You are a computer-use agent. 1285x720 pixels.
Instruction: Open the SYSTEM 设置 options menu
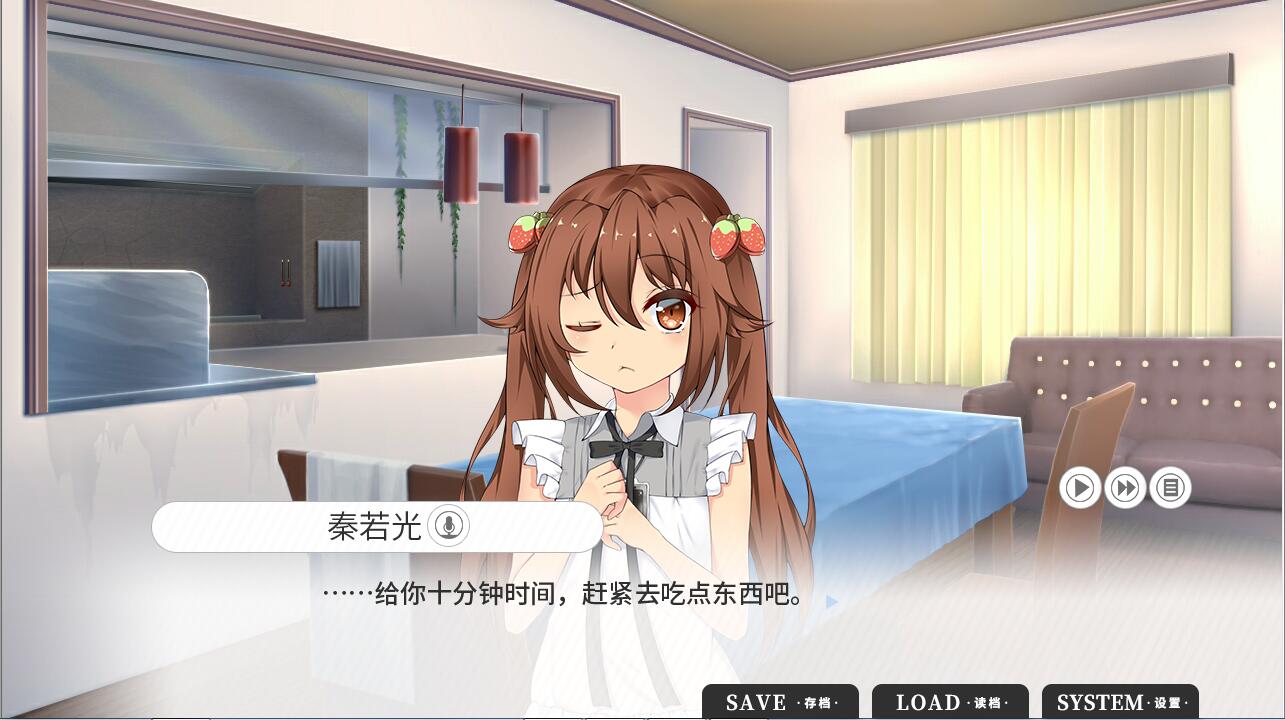(1120, 702)
